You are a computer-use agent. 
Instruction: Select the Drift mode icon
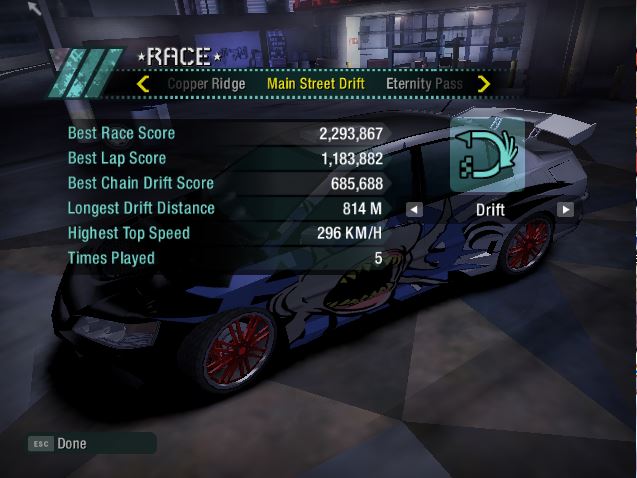[488, 155]
